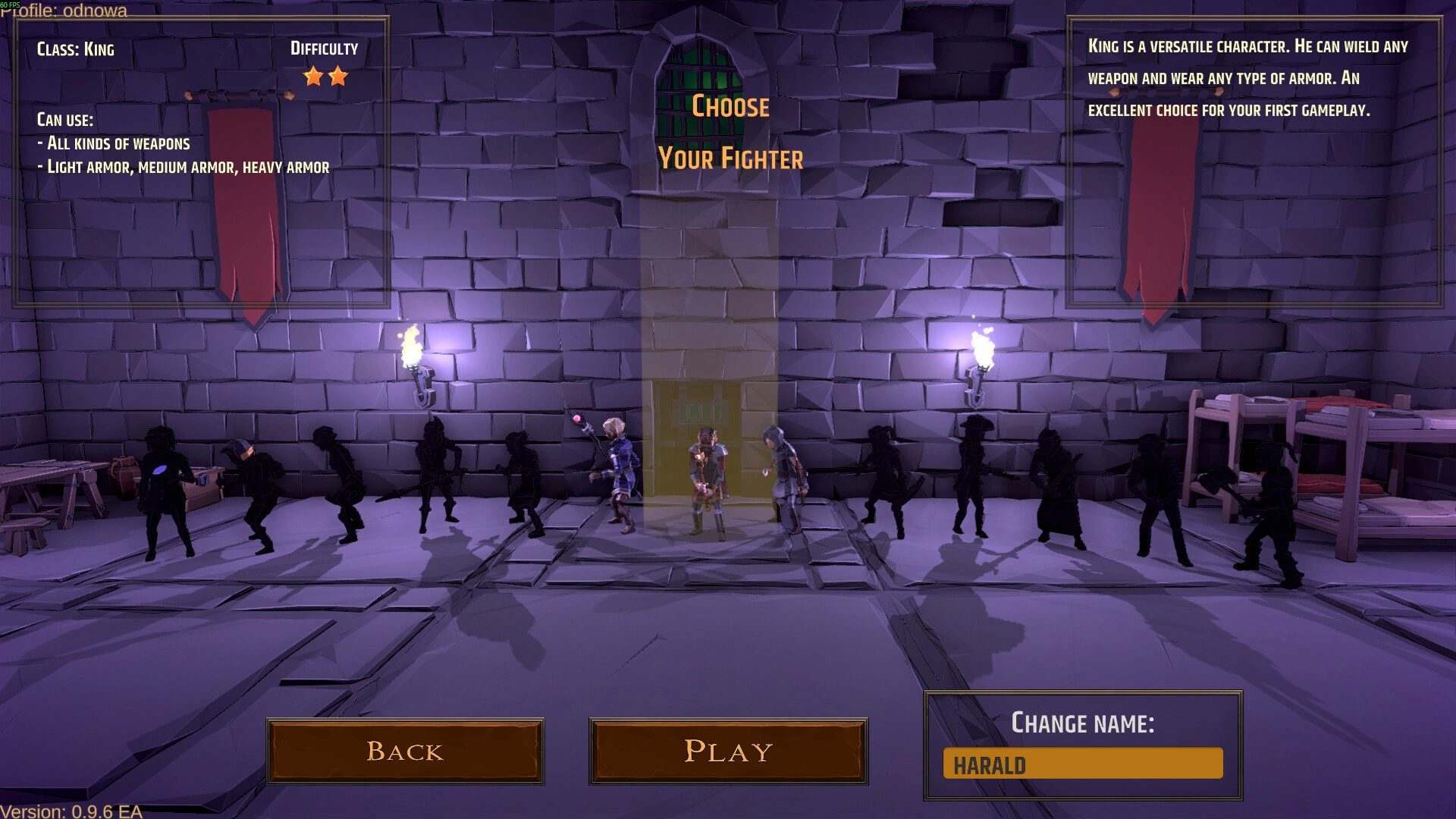Select the King fighter in the spotlight
The height and width of the screenshot is (819, 1456).
tap(708, 482)
